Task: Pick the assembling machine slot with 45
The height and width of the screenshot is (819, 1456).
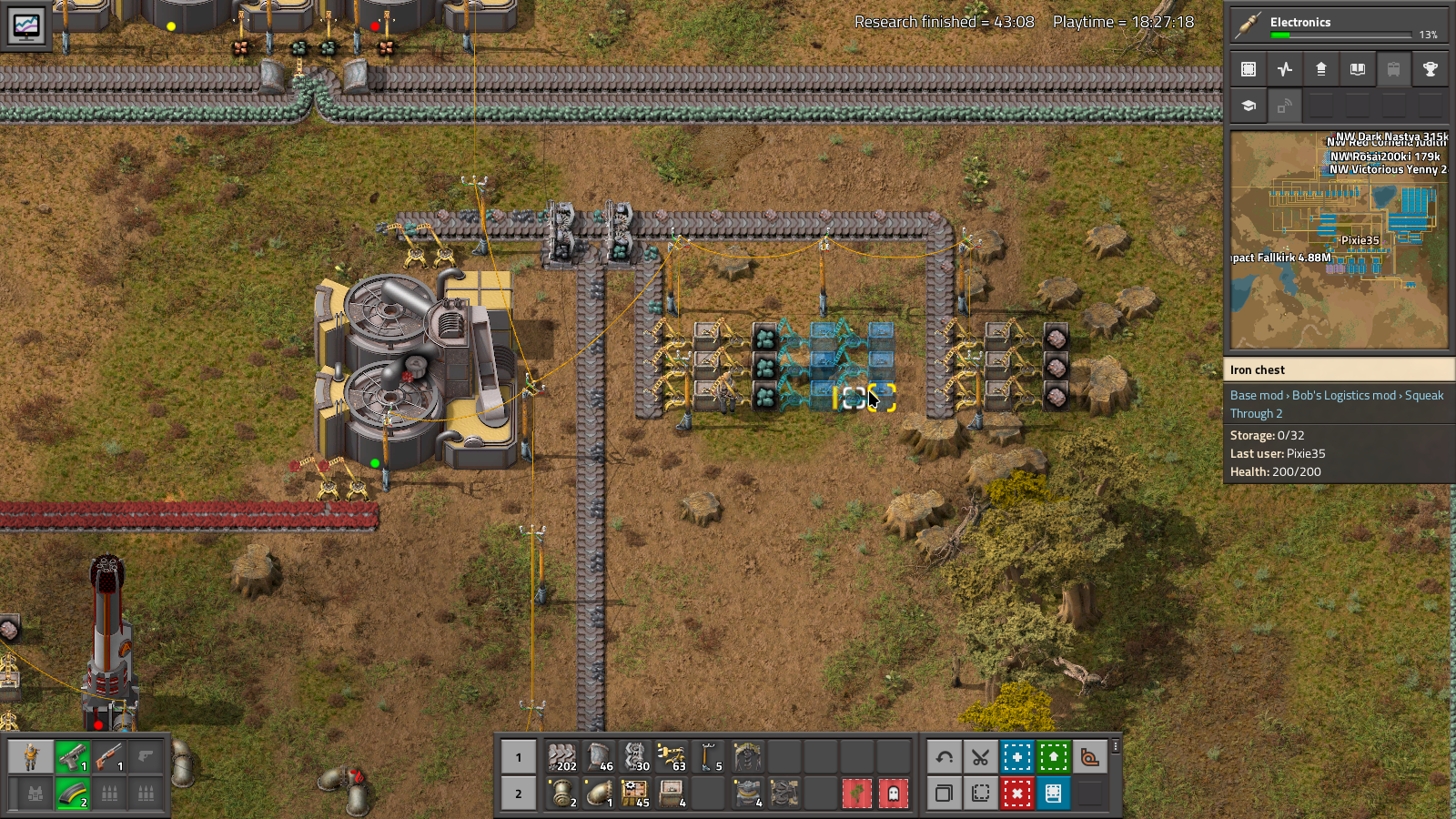Action: pos(635,794)
